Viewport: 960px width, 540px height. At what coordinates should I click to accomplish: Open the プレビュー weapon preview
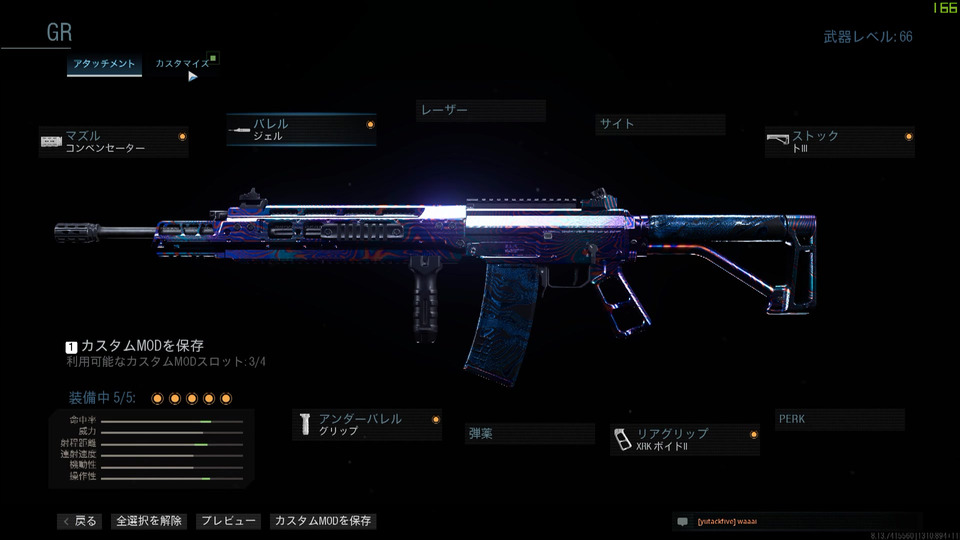pos(228,521)
